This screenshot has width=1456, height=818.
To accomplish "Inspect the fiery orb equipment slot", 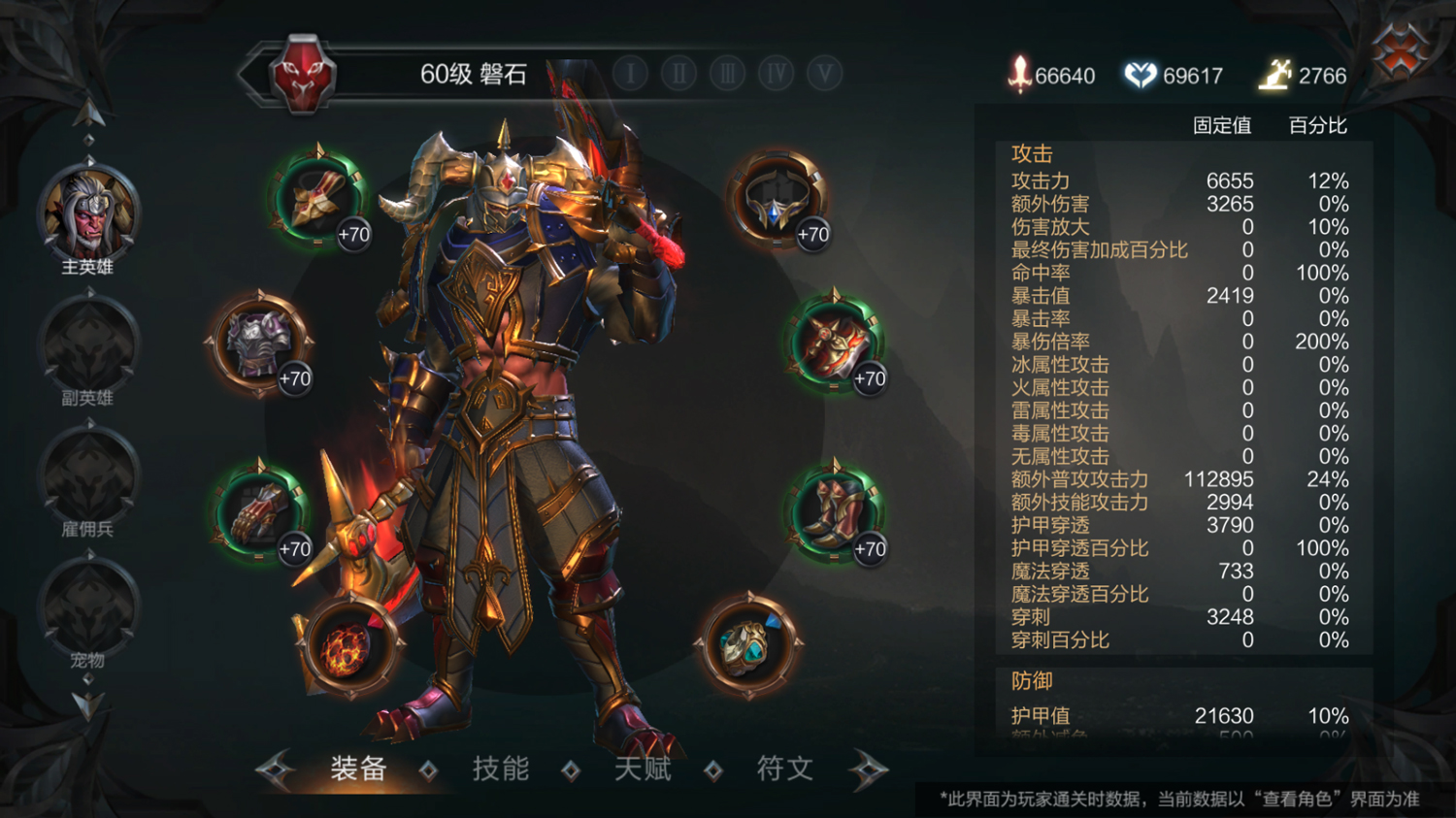I will (349, 647).
